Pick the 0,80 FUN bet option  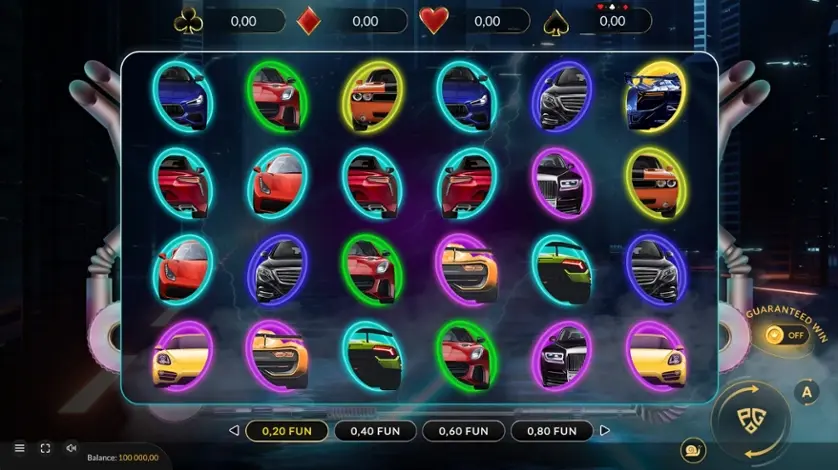click(x=550, y=431)
